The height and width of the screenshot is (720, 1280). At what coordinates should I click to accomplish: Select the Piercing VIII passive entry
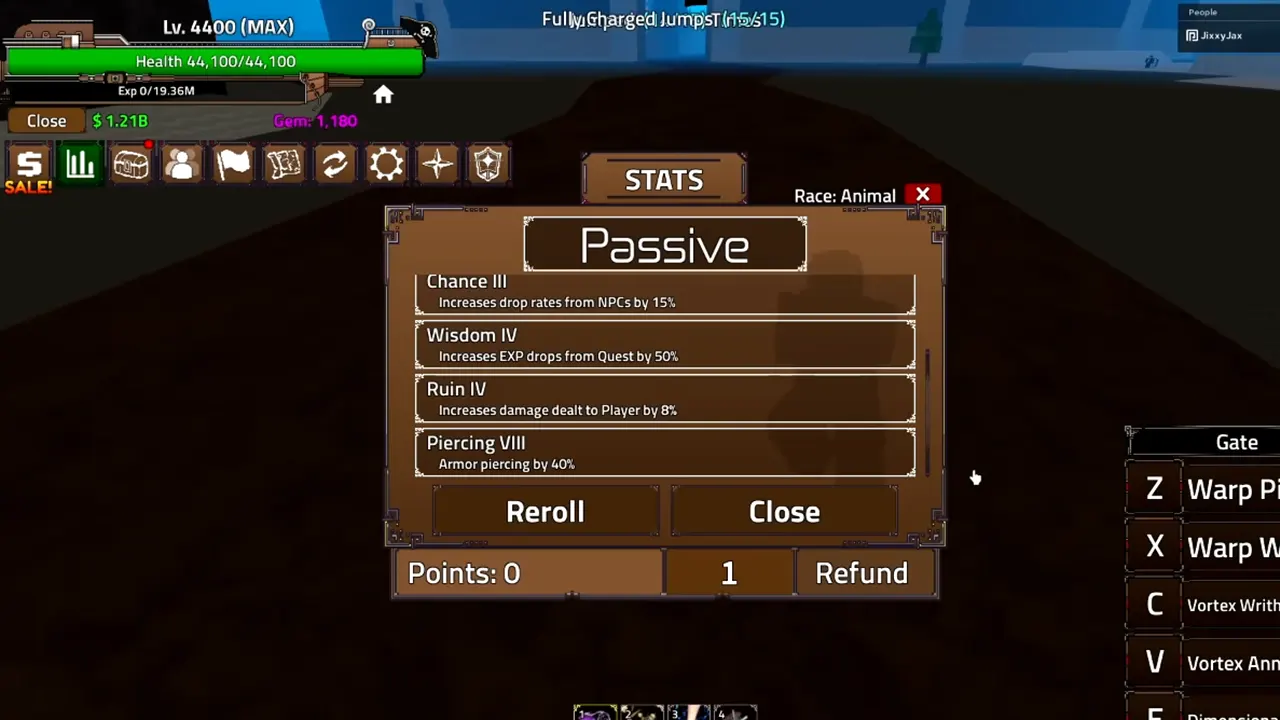coord(664,452)
